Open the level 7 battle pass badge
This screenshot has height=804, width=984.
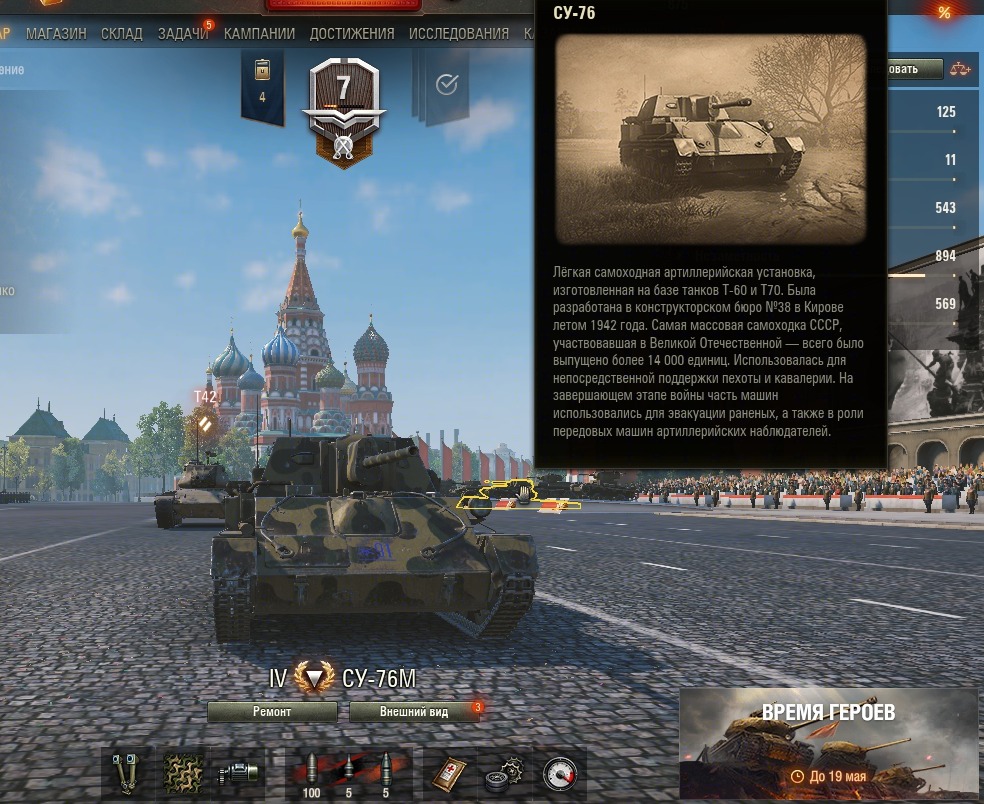(344, 108)
